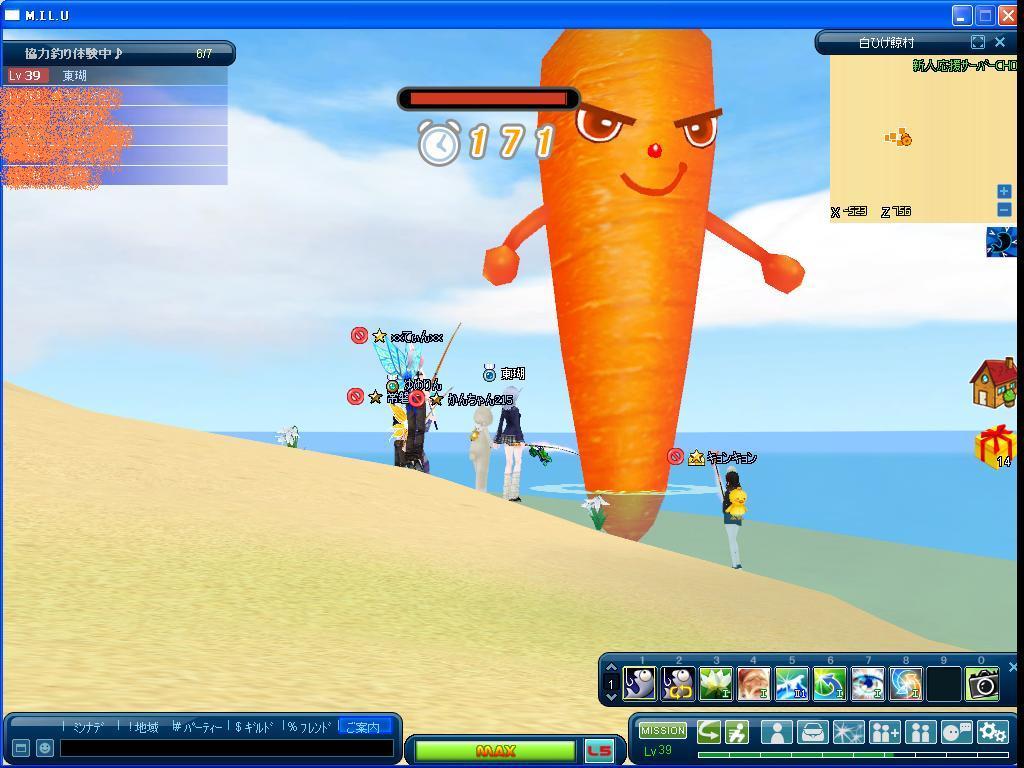Image resolution: width=1024 pixels, height=768 pixels.
Task: Zoom in on the minimap
Action: 1004,191
